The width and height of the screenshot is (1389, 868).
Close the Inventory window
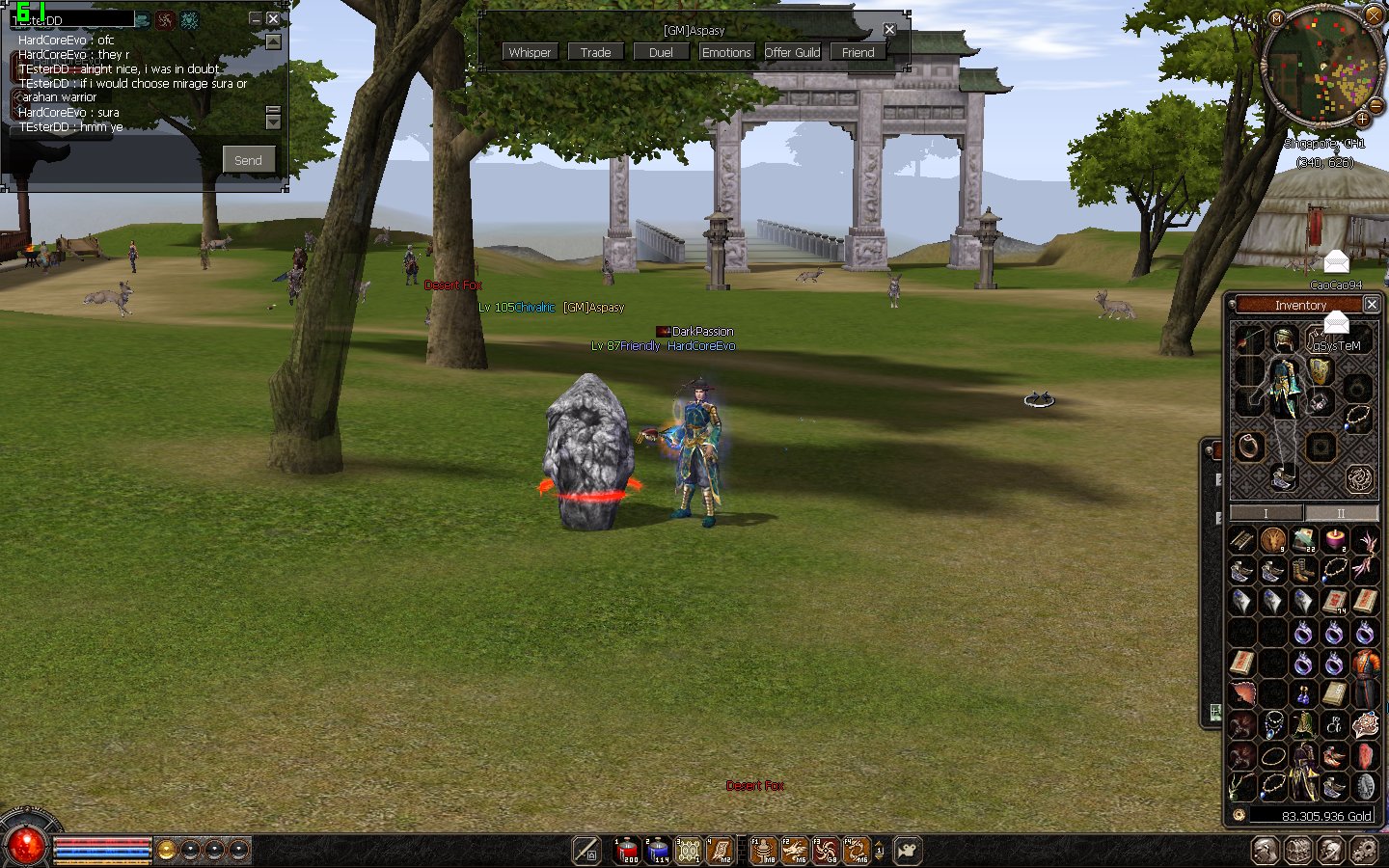pos(1371,304)
